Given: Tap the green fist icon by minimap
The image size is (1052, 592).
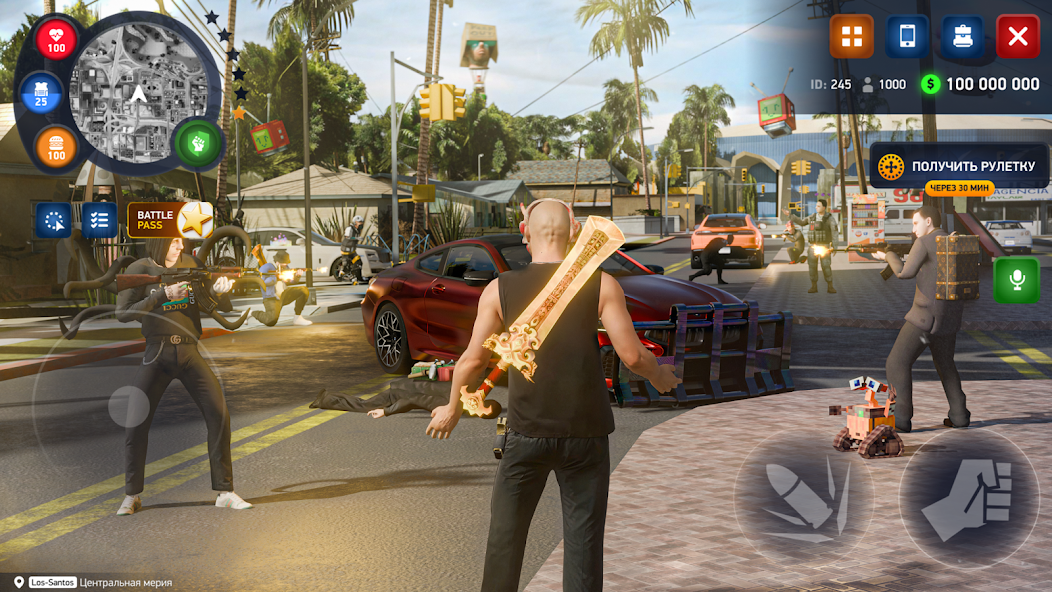Looking at the screenshot, I should pyautogui.click(x=197, y=143).
